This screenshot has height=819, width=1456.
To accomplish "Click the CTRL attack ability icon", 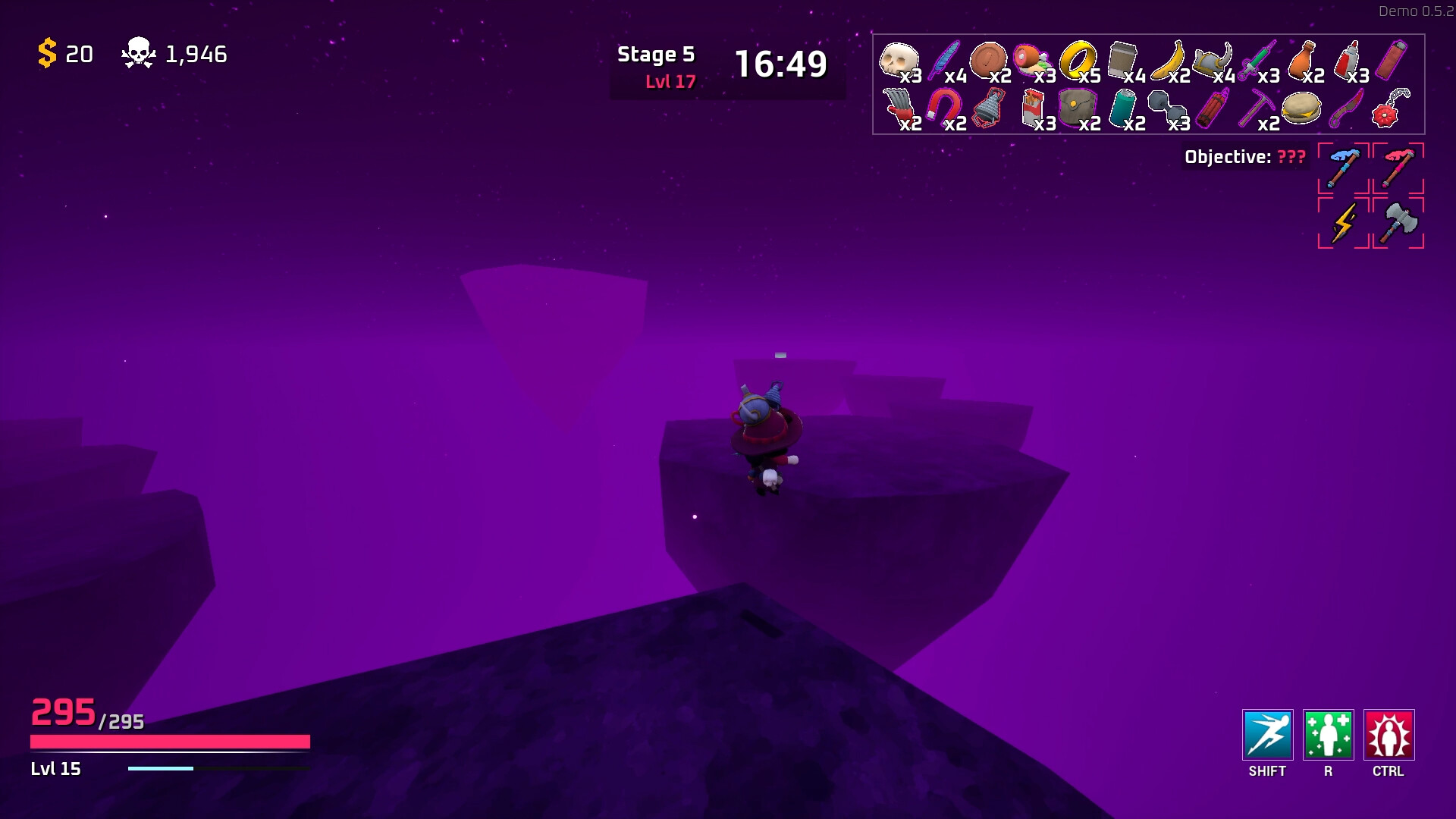I will (1389, 734).
